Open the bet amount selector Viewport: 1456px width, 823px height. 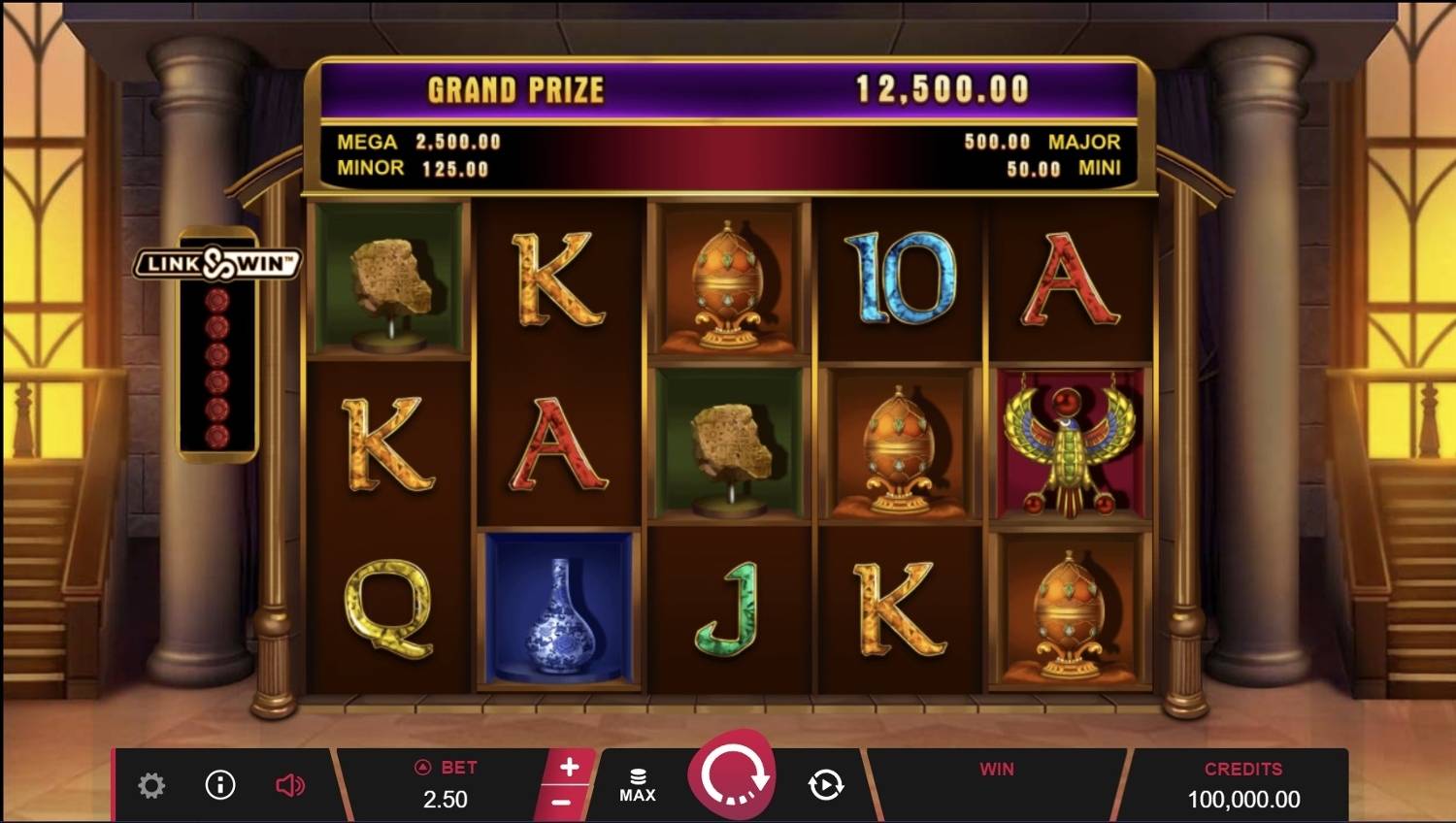pos(446,785)
